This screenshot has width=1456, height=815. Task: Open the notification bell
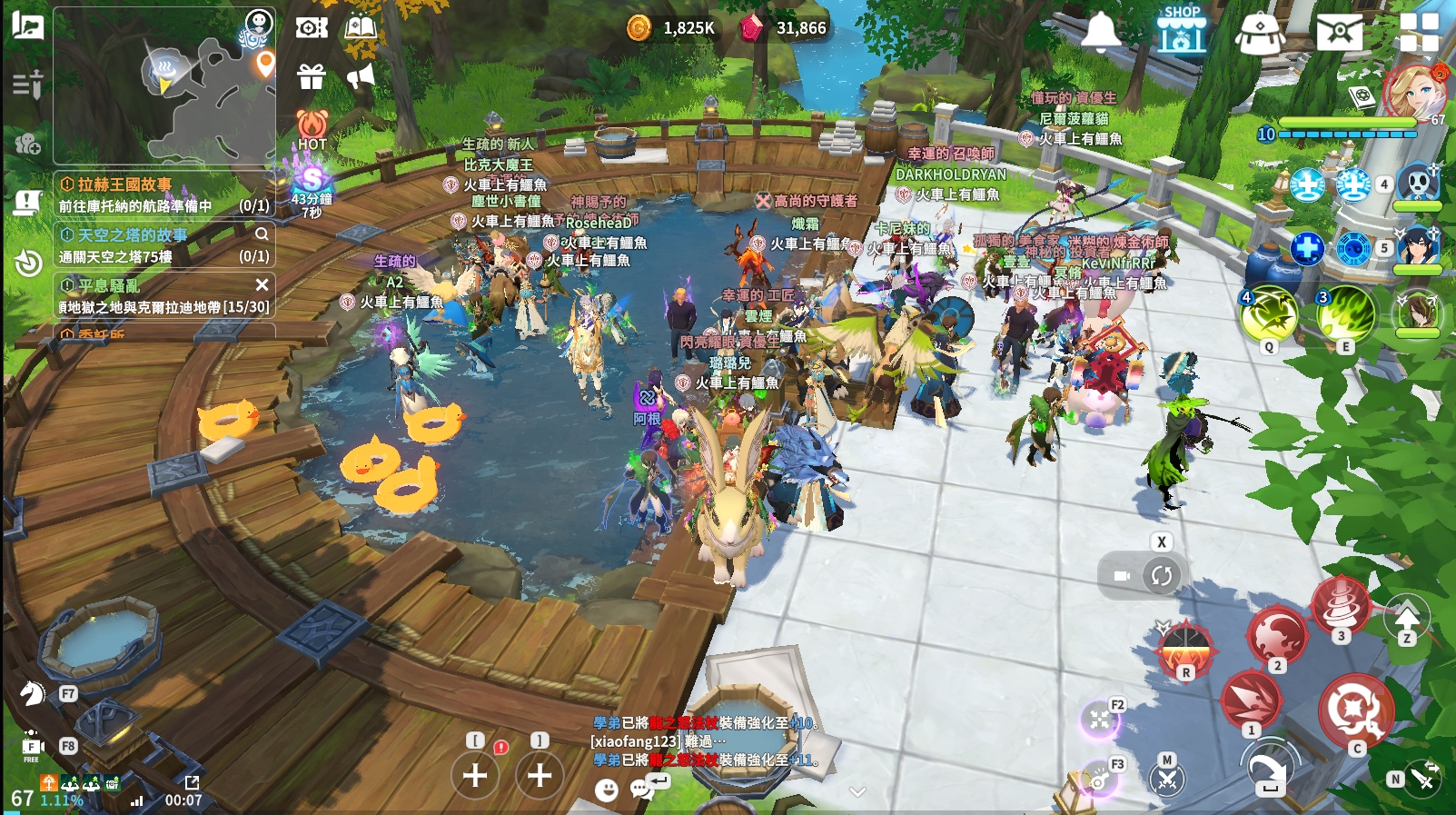pos(1101,32)
